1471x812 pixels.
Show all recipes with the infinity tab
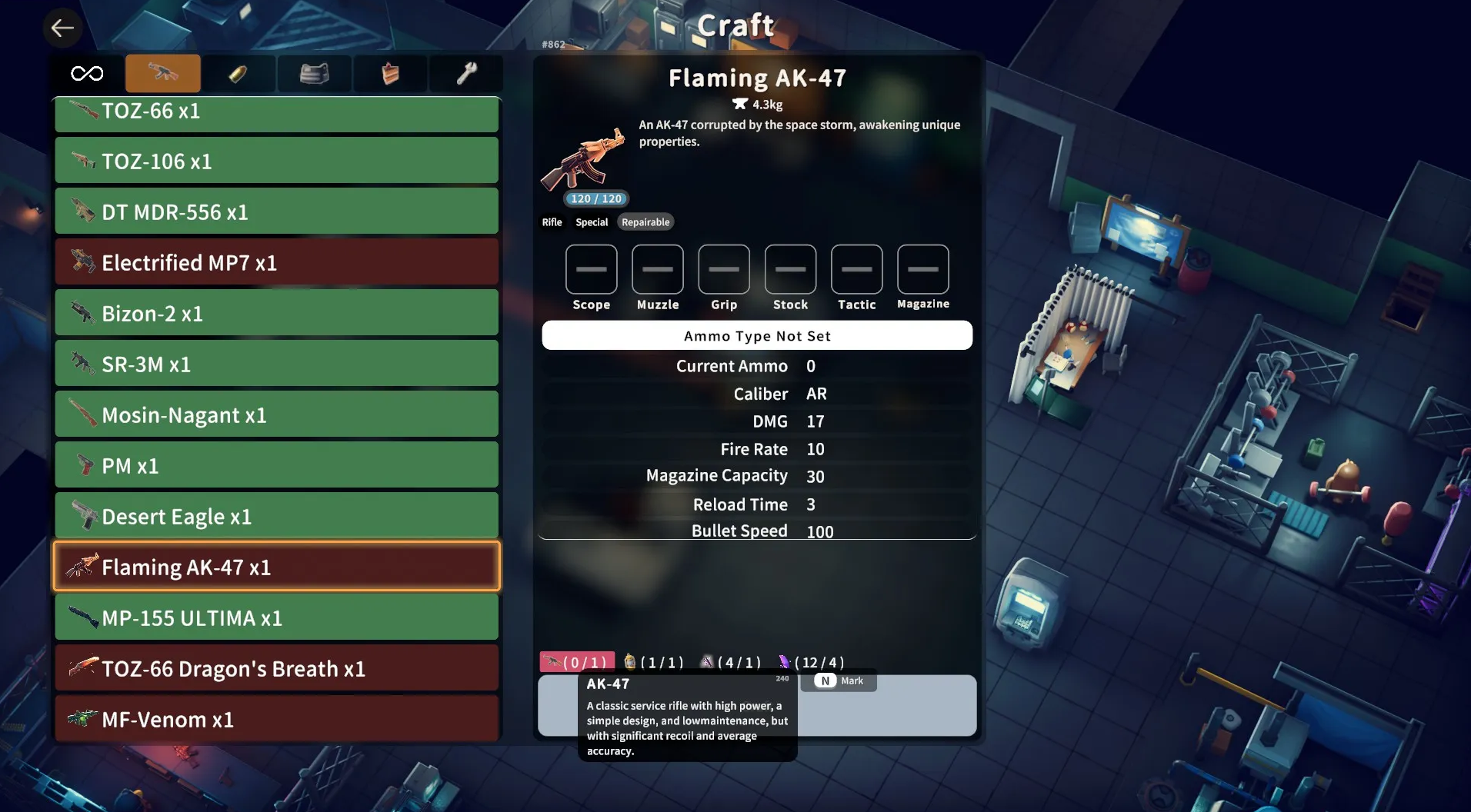[x=87, y=74]
